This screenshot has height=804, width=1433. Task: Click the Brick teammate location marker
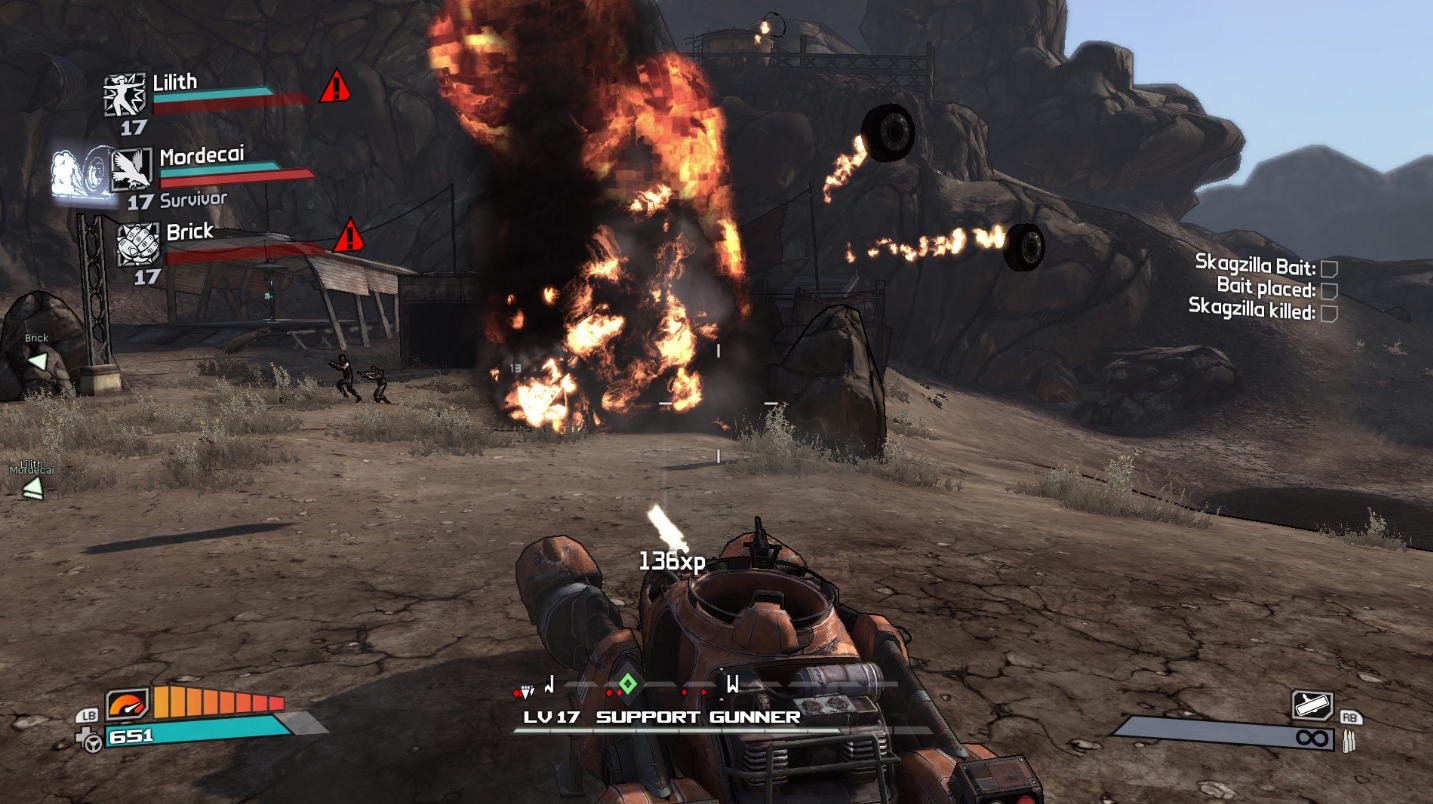[37, 360]
